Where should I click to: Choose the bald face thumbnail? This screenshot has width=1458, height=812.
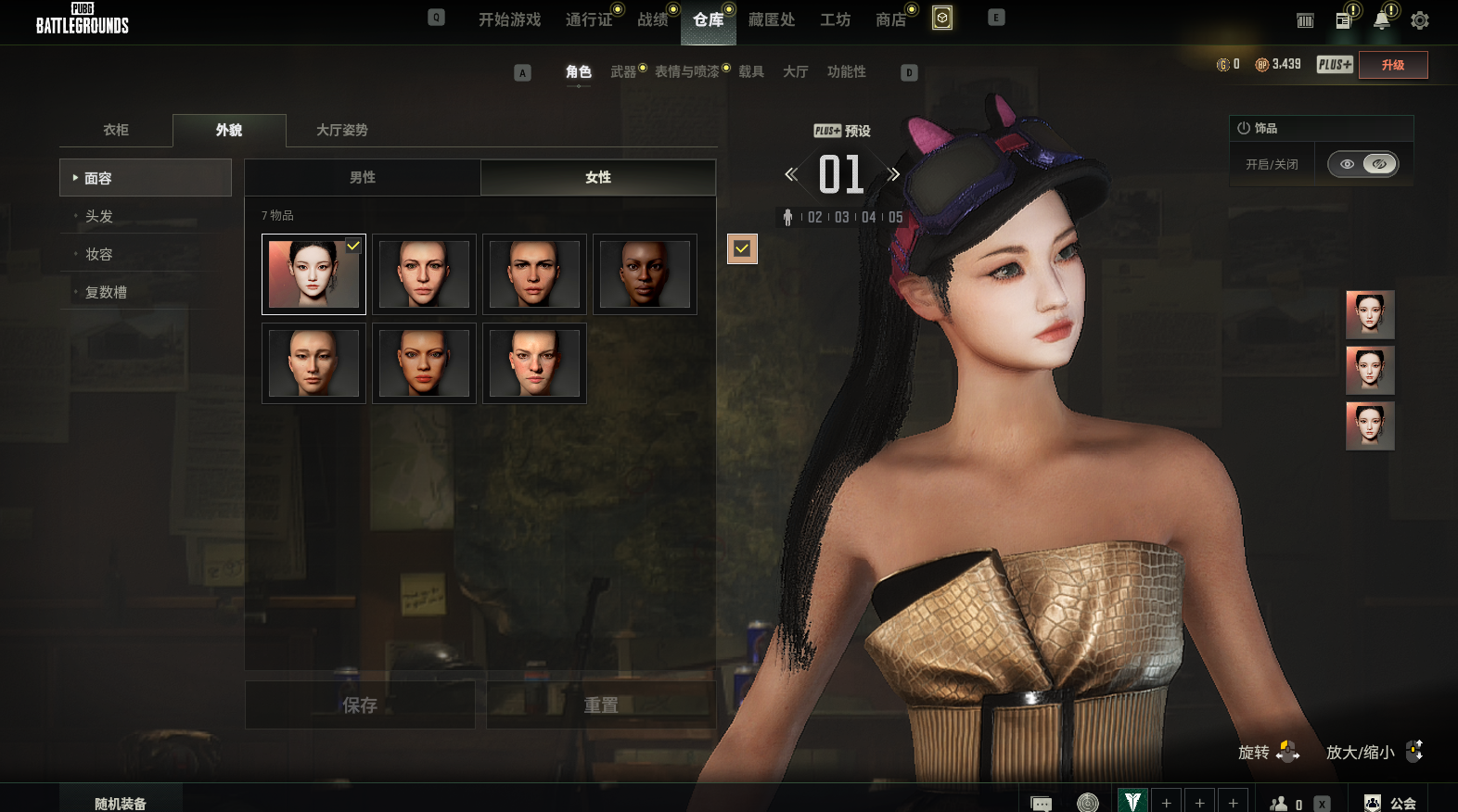[x=313, y=363]
